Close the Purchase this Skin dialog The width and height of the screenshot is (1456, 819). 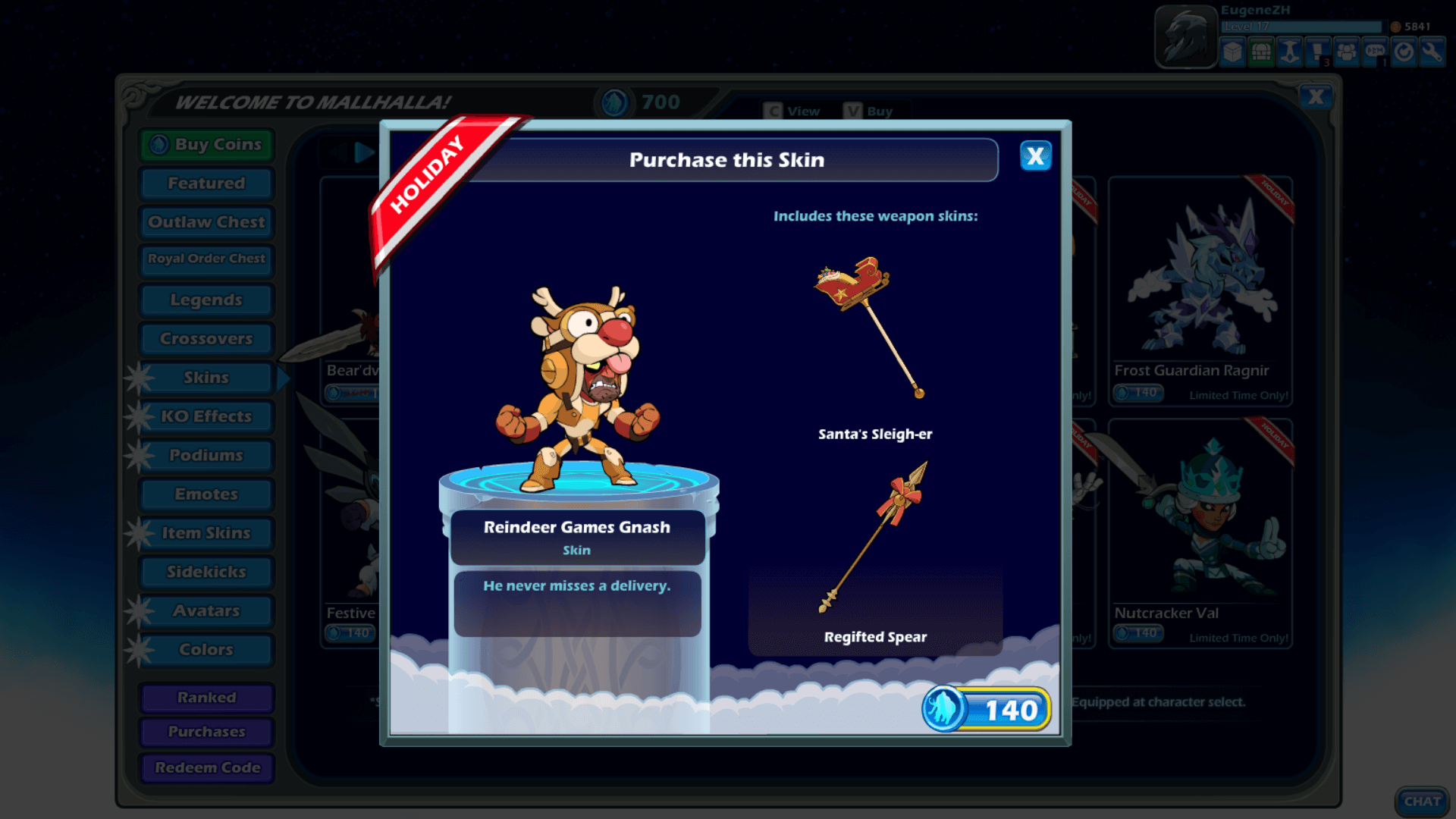pos(1035,156)
